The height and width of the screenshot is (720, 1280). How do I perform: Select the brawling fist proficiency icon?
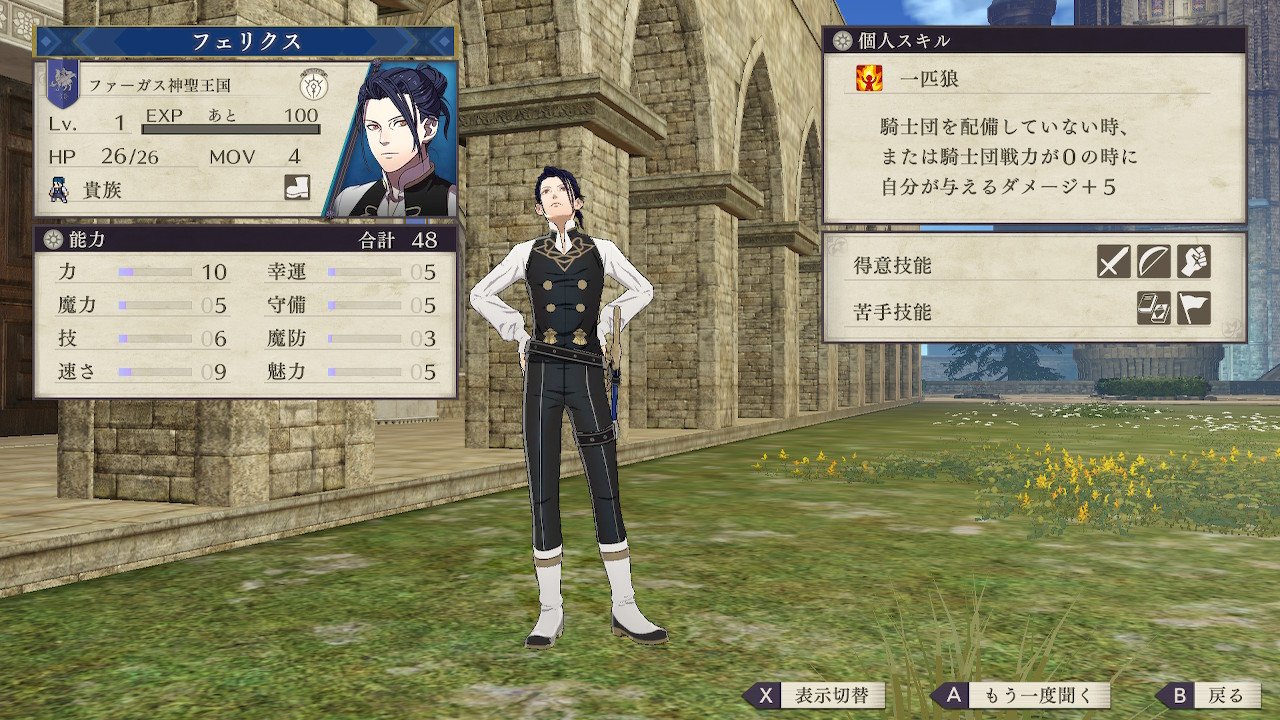[1193, 262]
